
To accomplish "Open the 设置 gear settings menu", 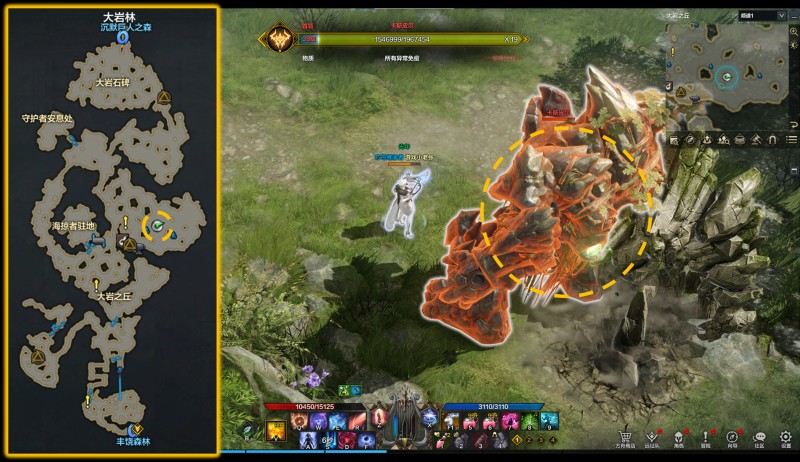I will pos(786,436).
